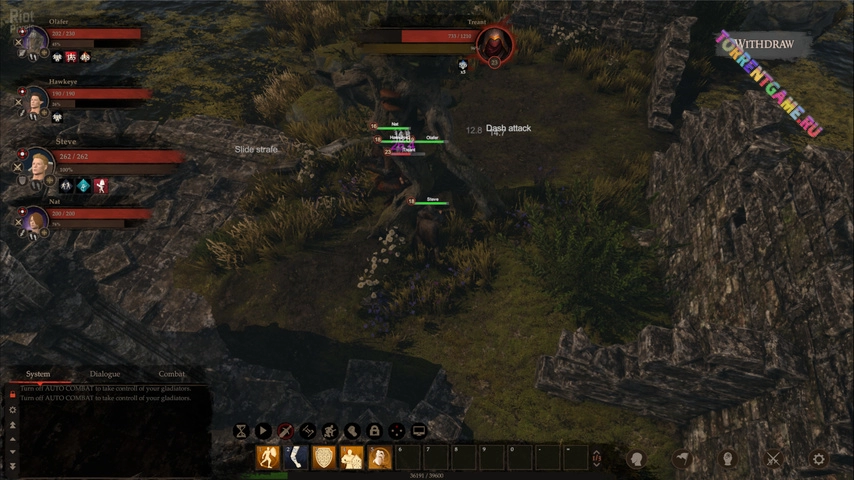The width and height of the screenshot is (854, 480).
Task: Activate the running figure skill in slot one
Action: (x=268, y=458)
